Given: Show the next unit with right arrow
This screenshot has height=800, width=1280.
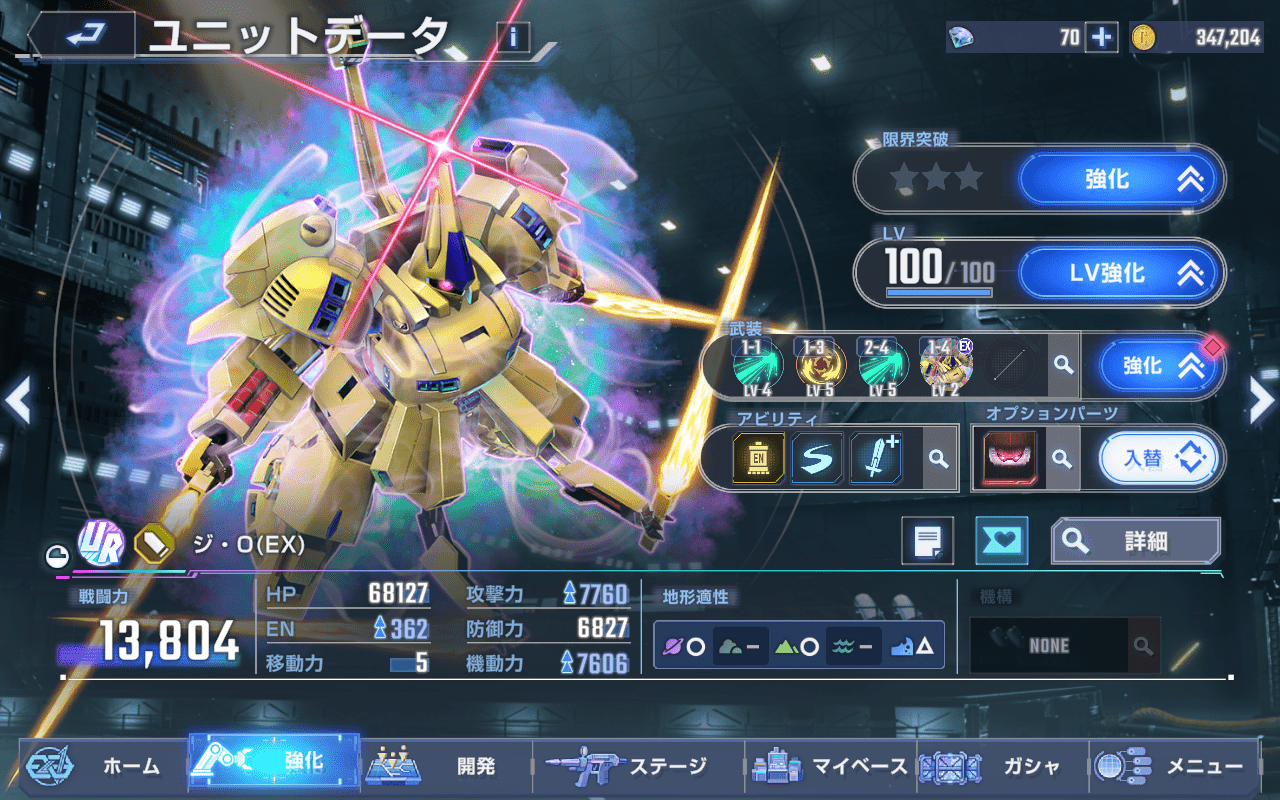Looking at the screenshot, I should point(1262,400).
